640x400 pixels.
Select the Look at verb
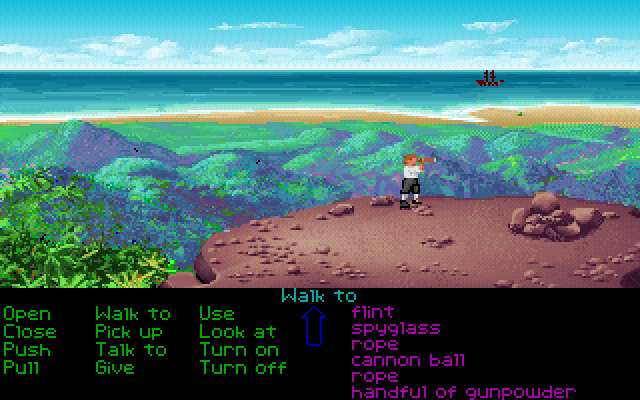click(x=238, y=331)
